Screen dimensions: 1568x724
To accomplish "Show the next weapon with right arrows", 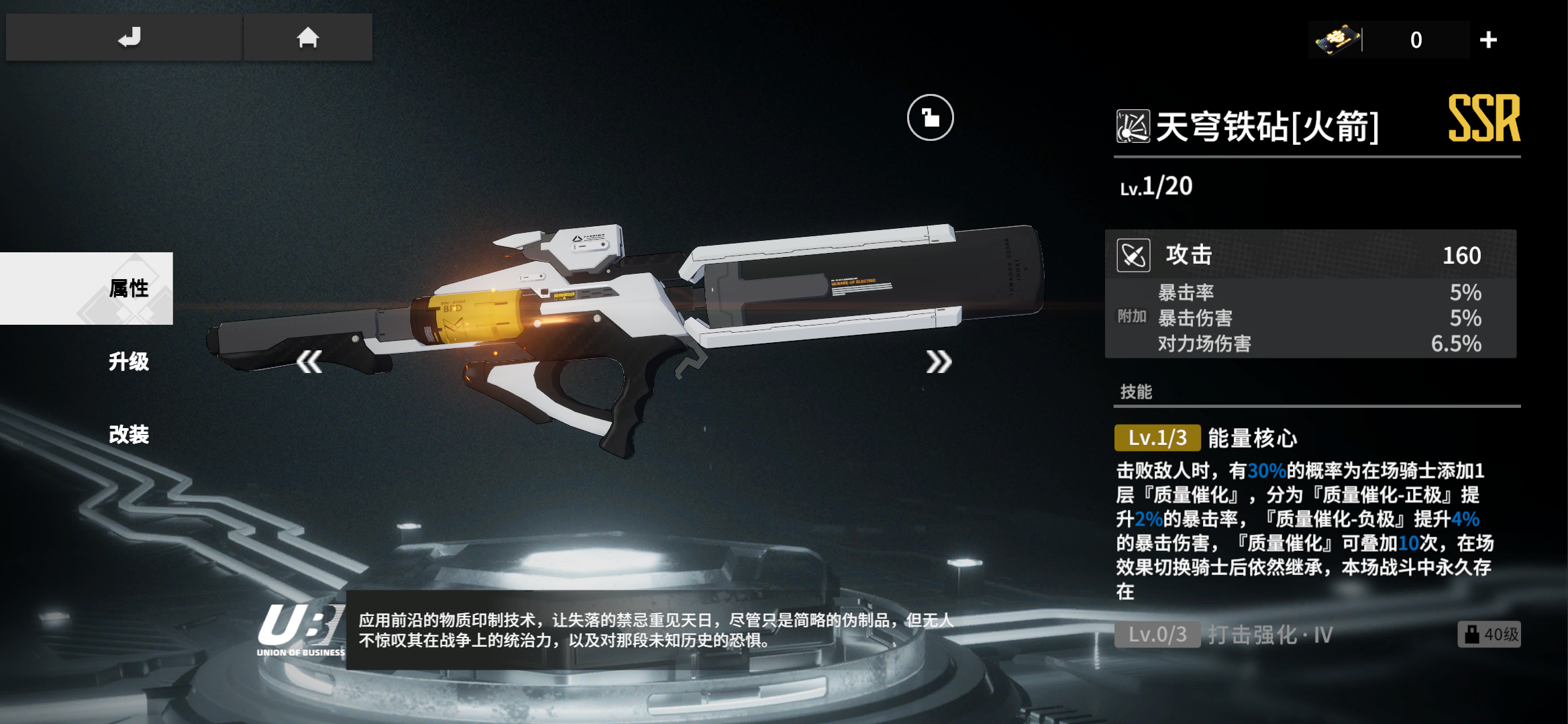I will pos(939,362).
